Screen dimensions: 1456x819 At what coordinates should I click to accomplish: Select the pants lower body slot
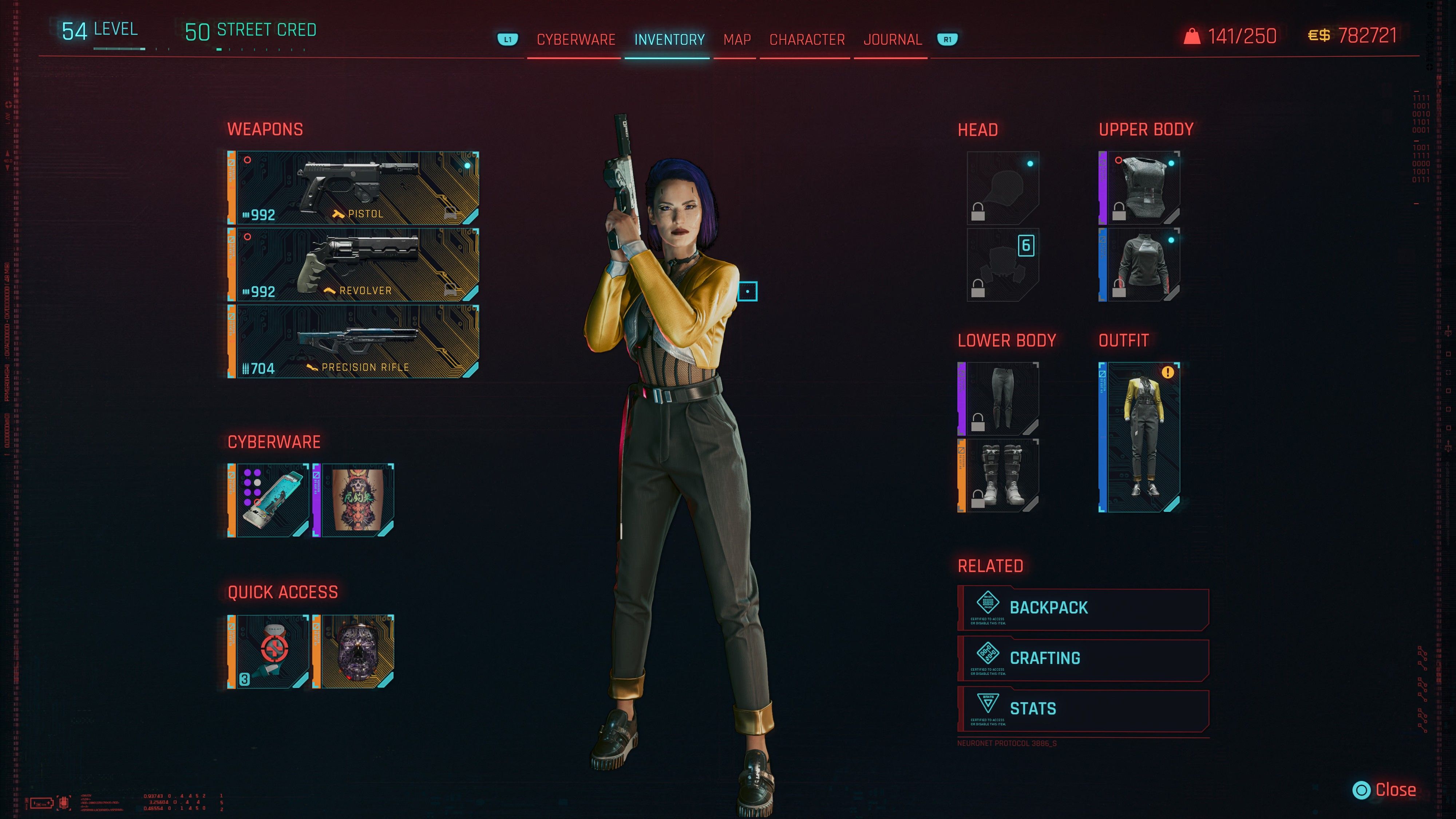point(999,398)
